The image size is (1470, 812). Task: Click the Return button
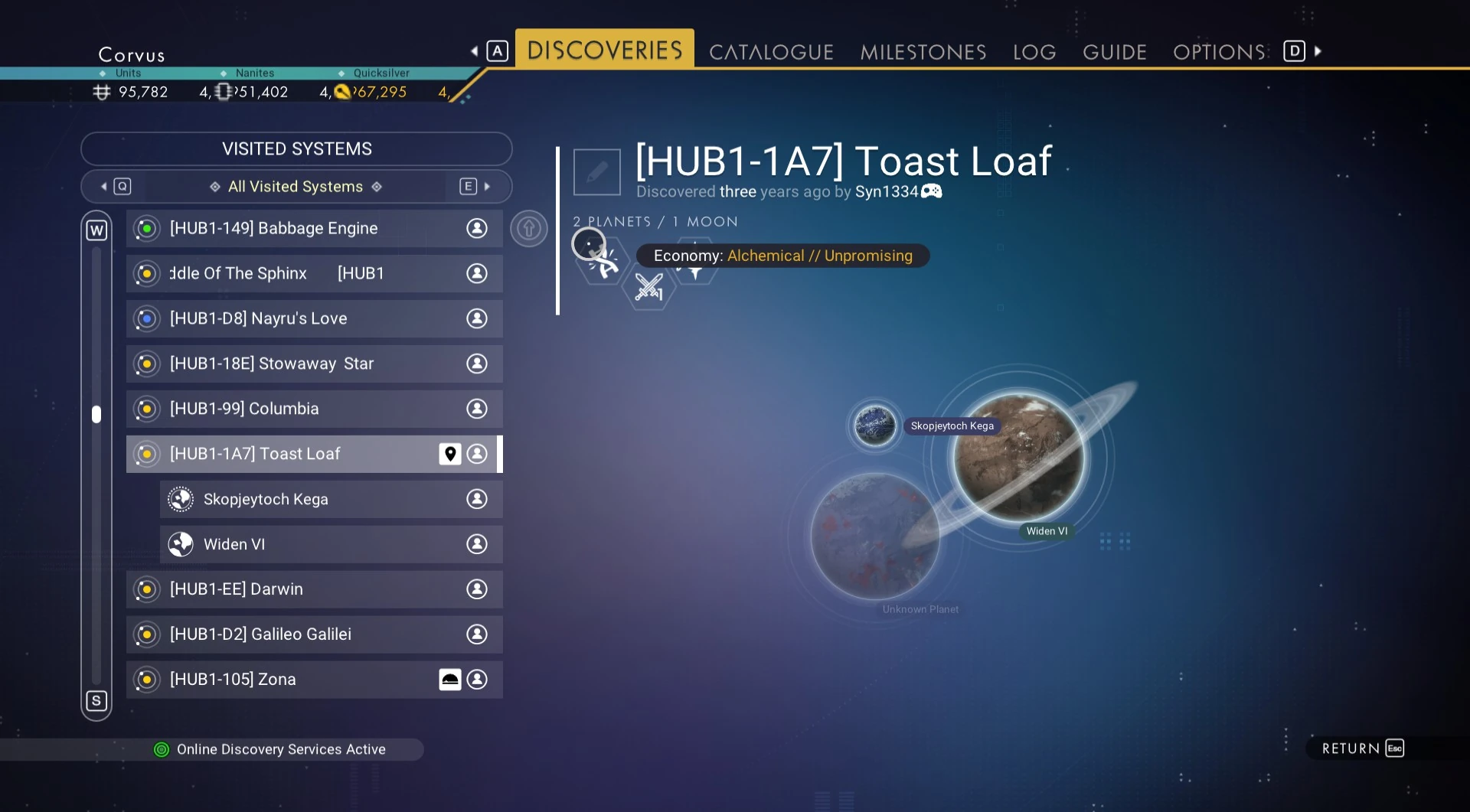tap(1362, 748)
